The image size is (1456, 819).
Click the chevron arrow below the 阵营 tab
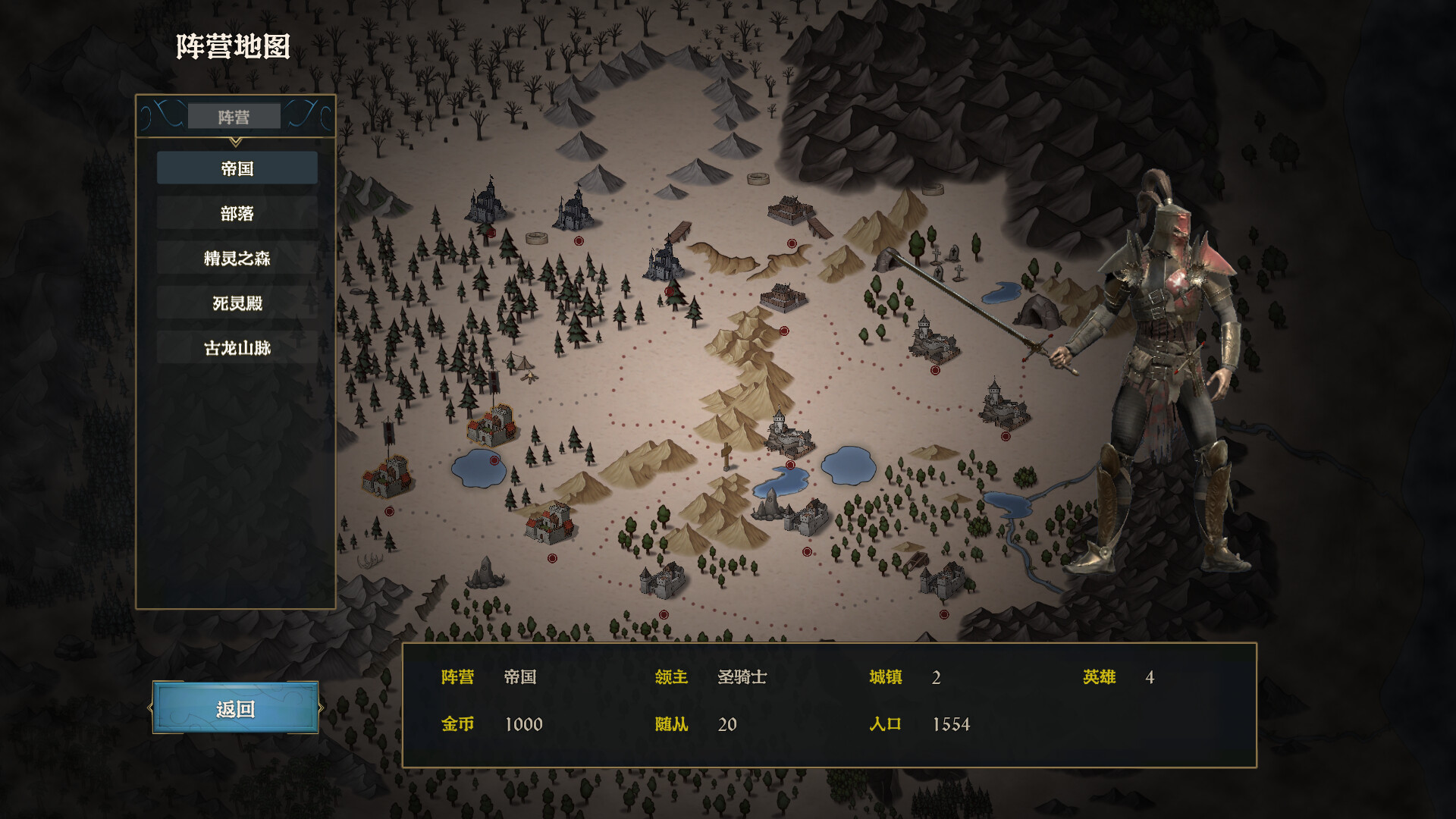[x=236, y=140]
